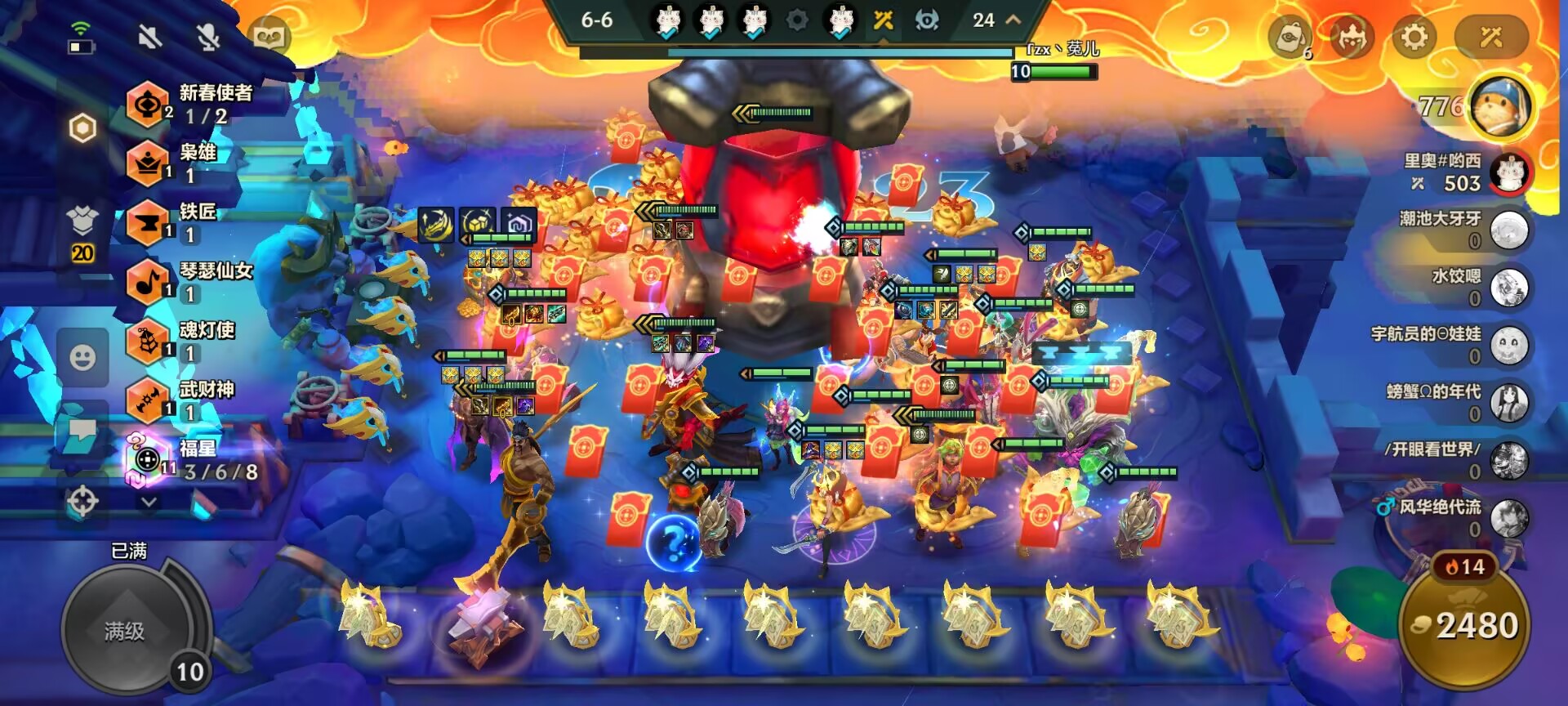Click the 满级 level-up button

[x=125, y=630]
